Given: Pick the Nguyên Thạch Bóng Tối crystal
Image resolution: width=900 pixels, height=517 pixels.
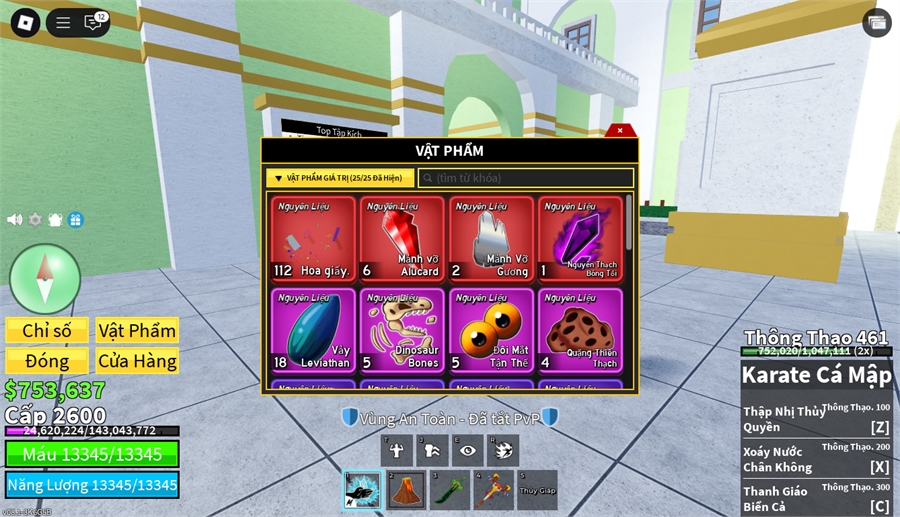Looking at the screenshot, I should point(580,239).
